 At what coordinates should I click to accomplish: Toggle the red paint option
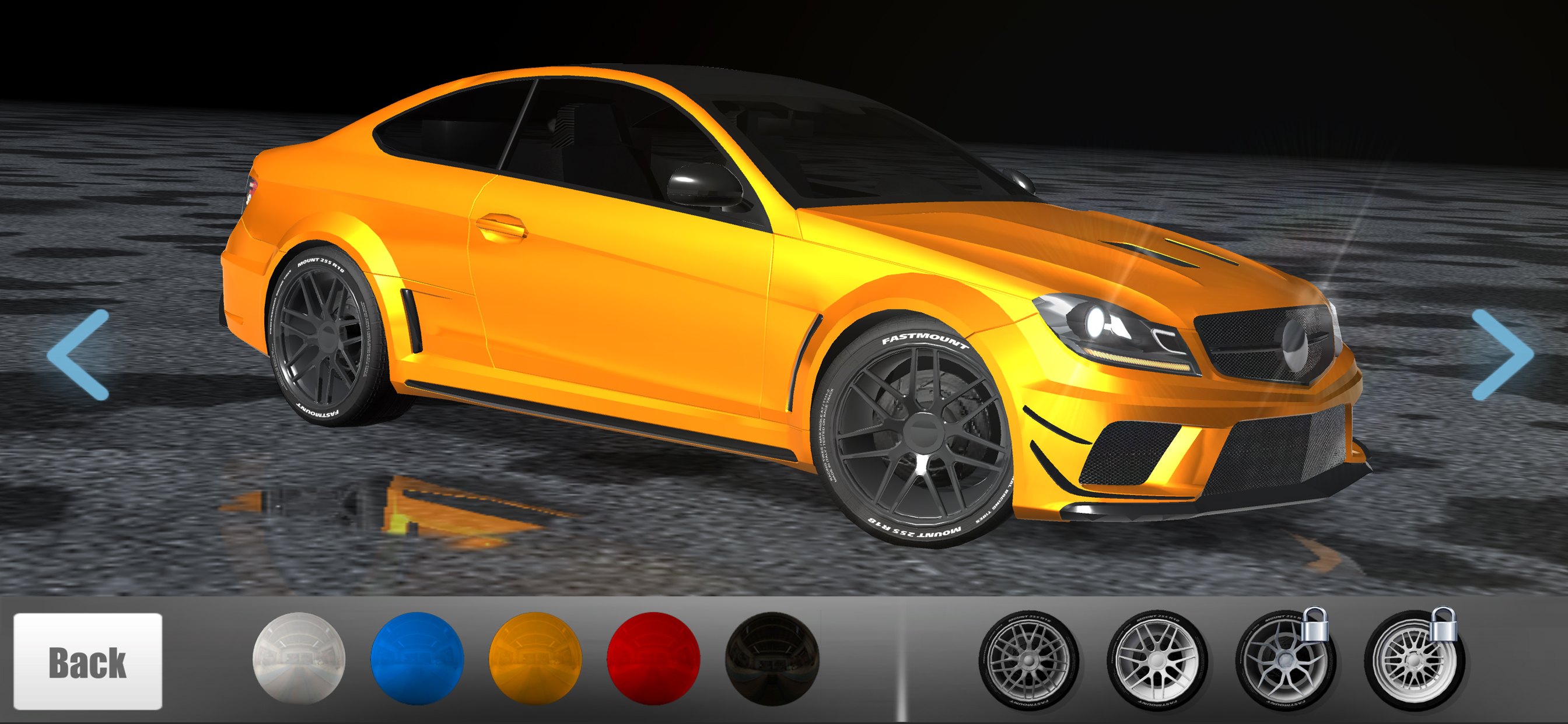pyautogui.click(x=654, y=661)
